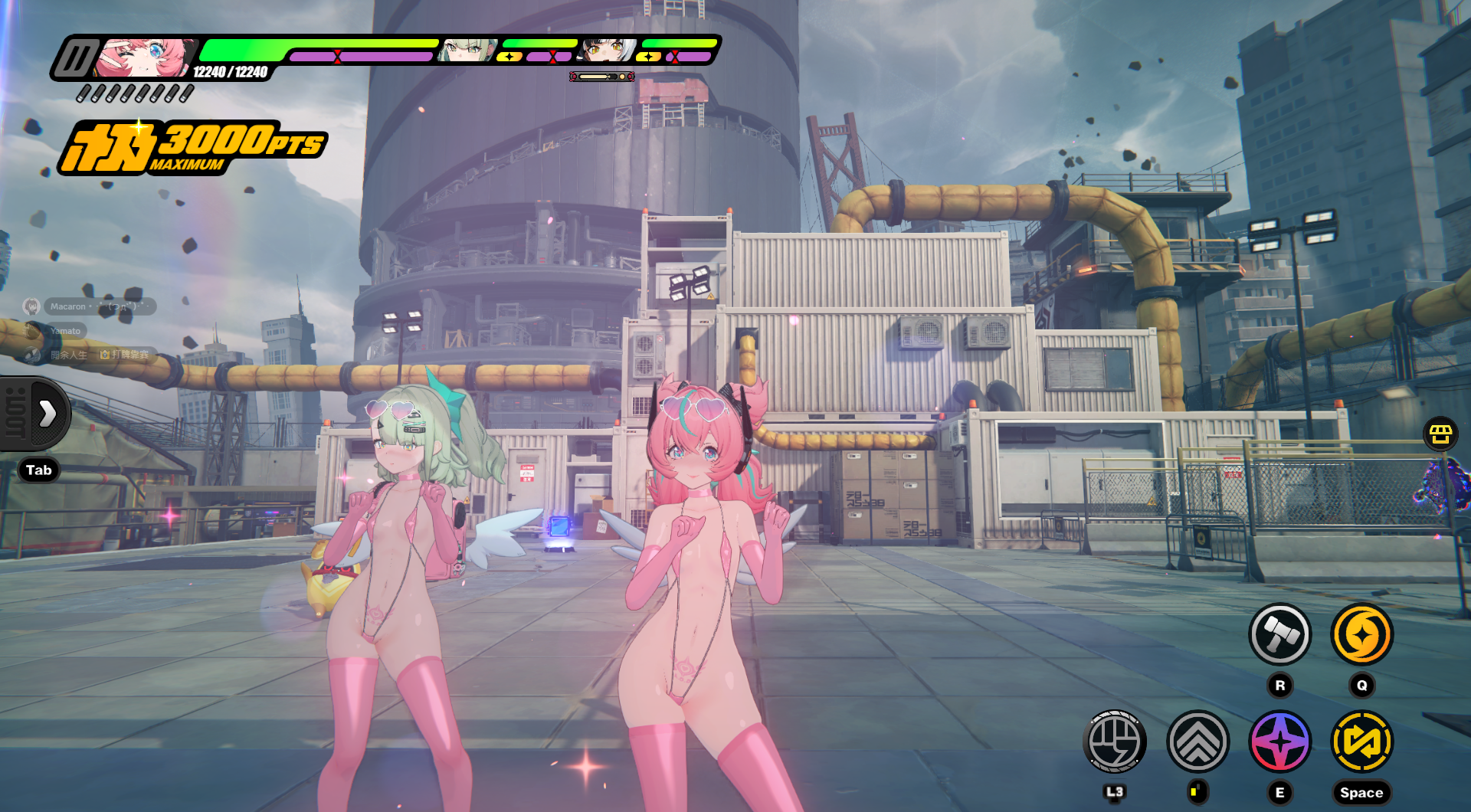This screenshot has height=812, width=1471.
Task: Click the yellow character swap icon
Action: point(1361,742)
